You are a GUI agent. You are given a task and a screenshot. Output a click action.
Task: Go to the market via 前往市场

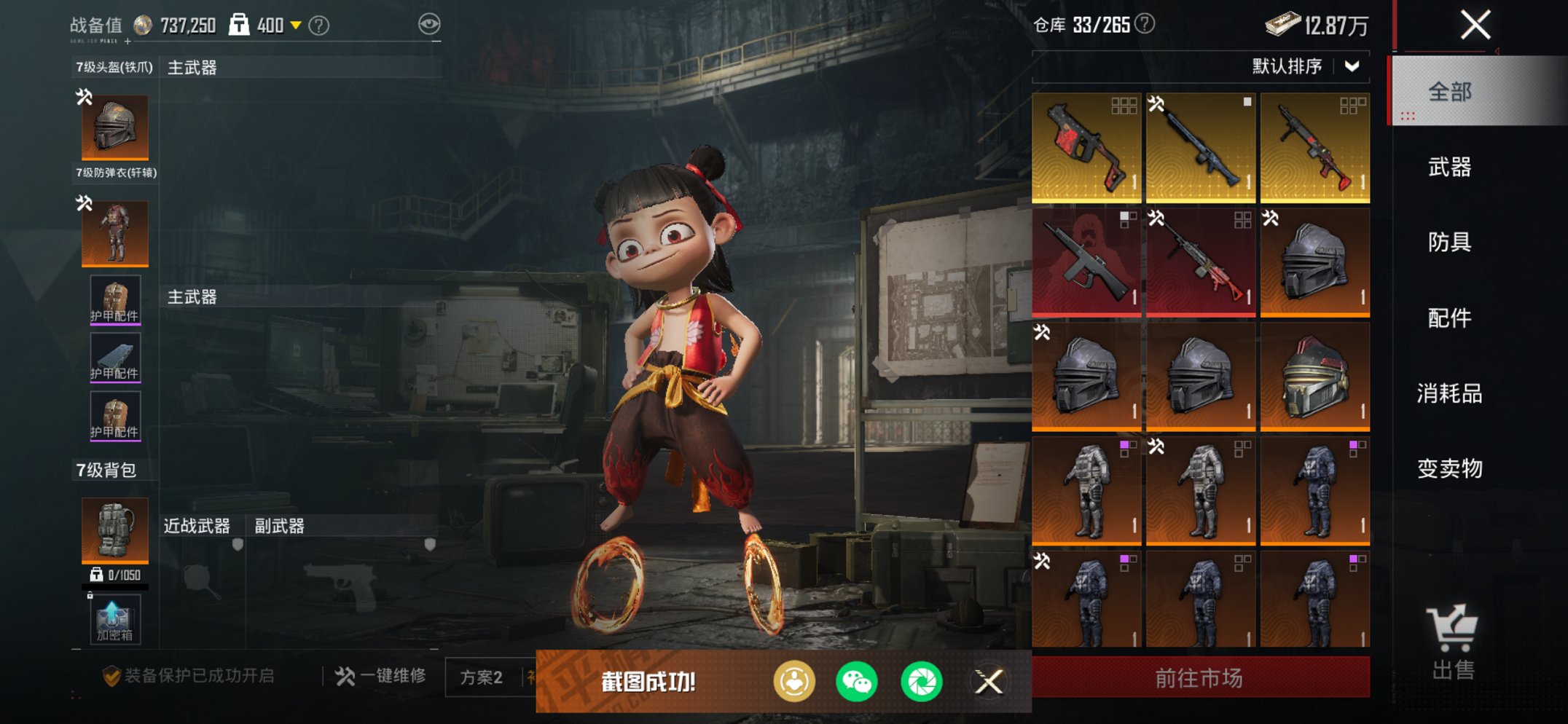[1200, 678]
